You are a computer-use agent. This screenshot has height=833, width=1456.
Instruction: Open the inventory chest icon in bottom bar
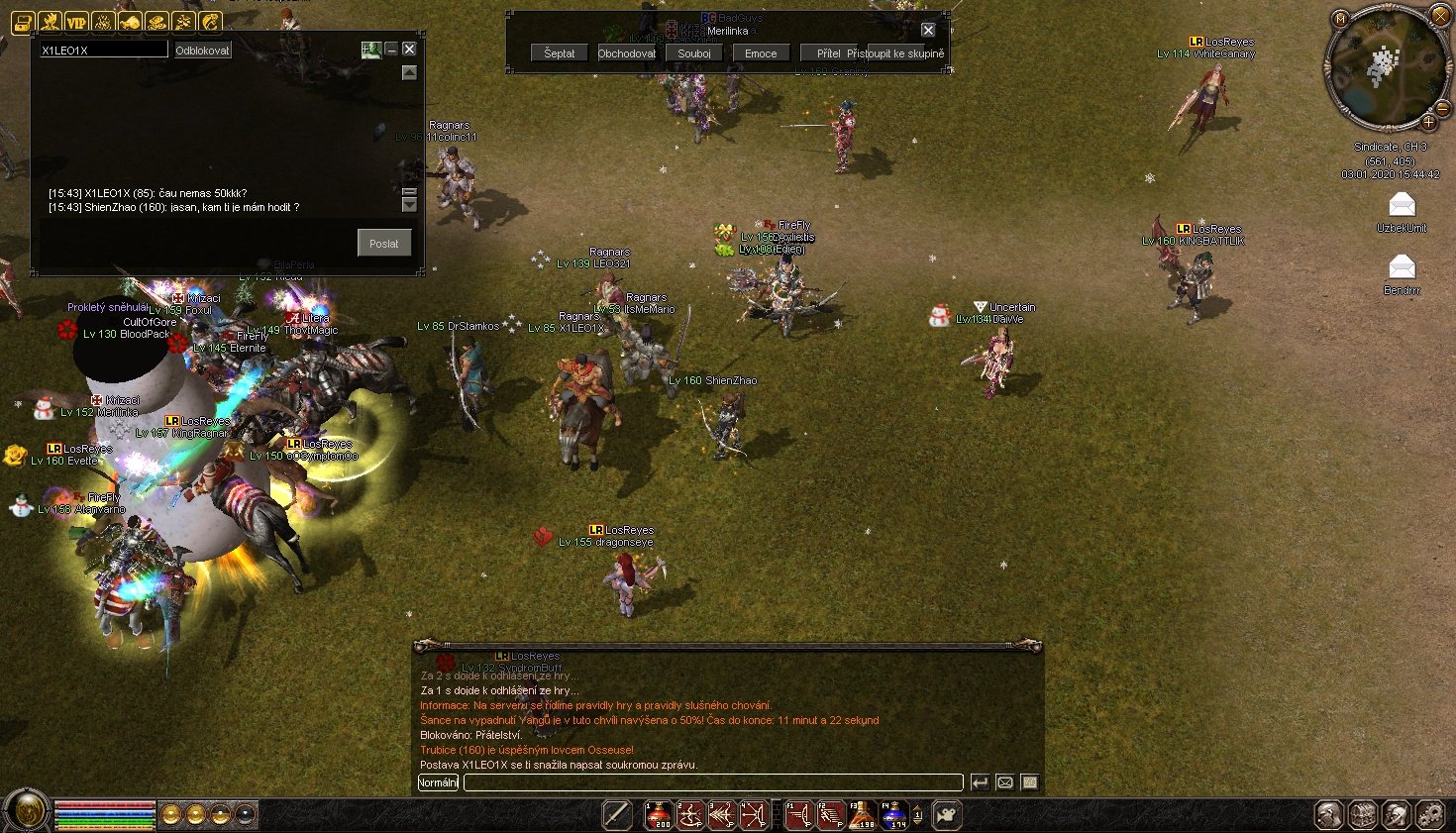(x=1363, y=815)
